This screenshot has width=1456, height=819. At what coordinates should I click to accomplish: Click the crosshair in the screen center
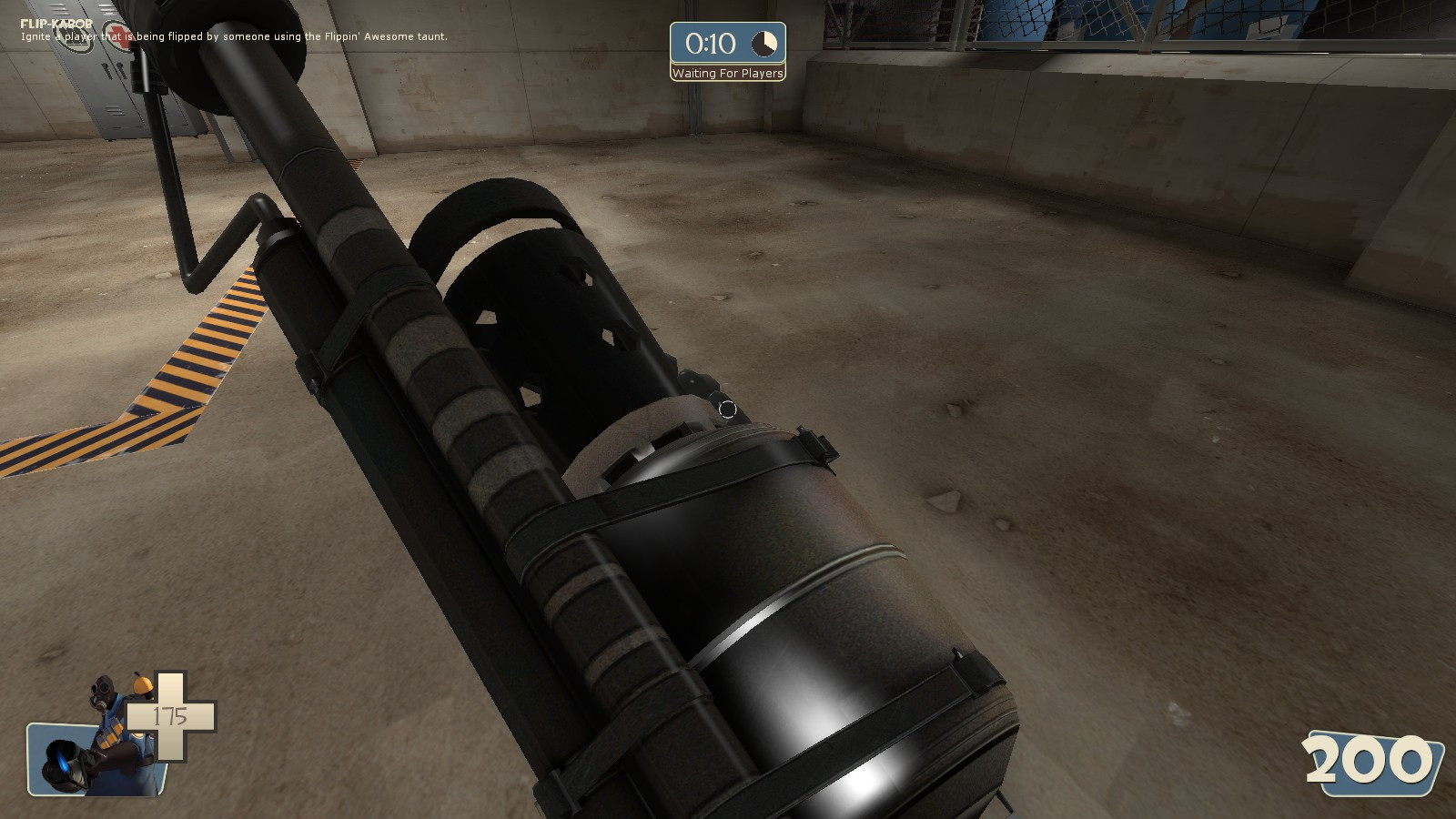[728, 409]
